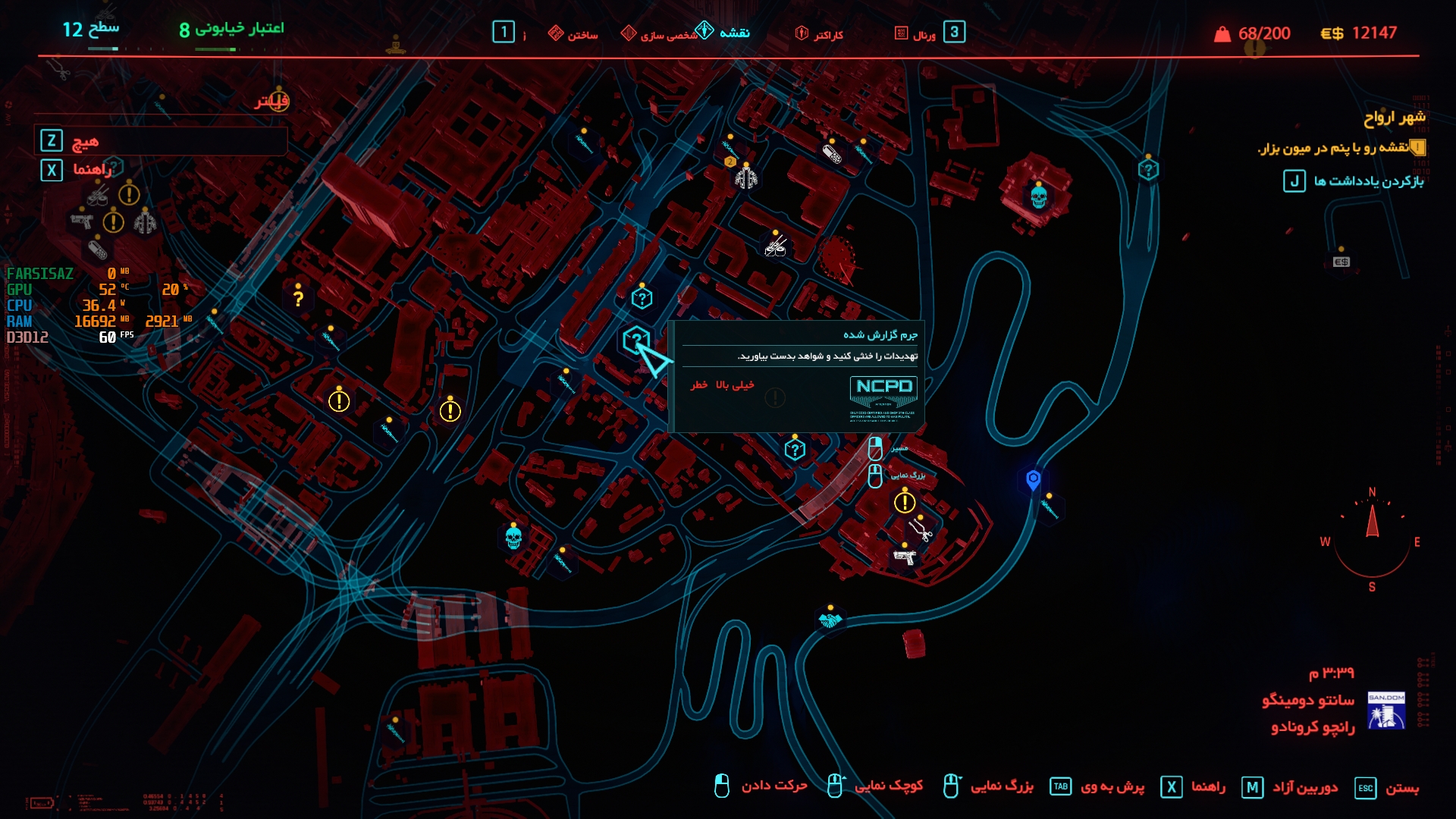Select the blue player location marker
Viewport: 1456px width, 819px height.
[1033, 479]
